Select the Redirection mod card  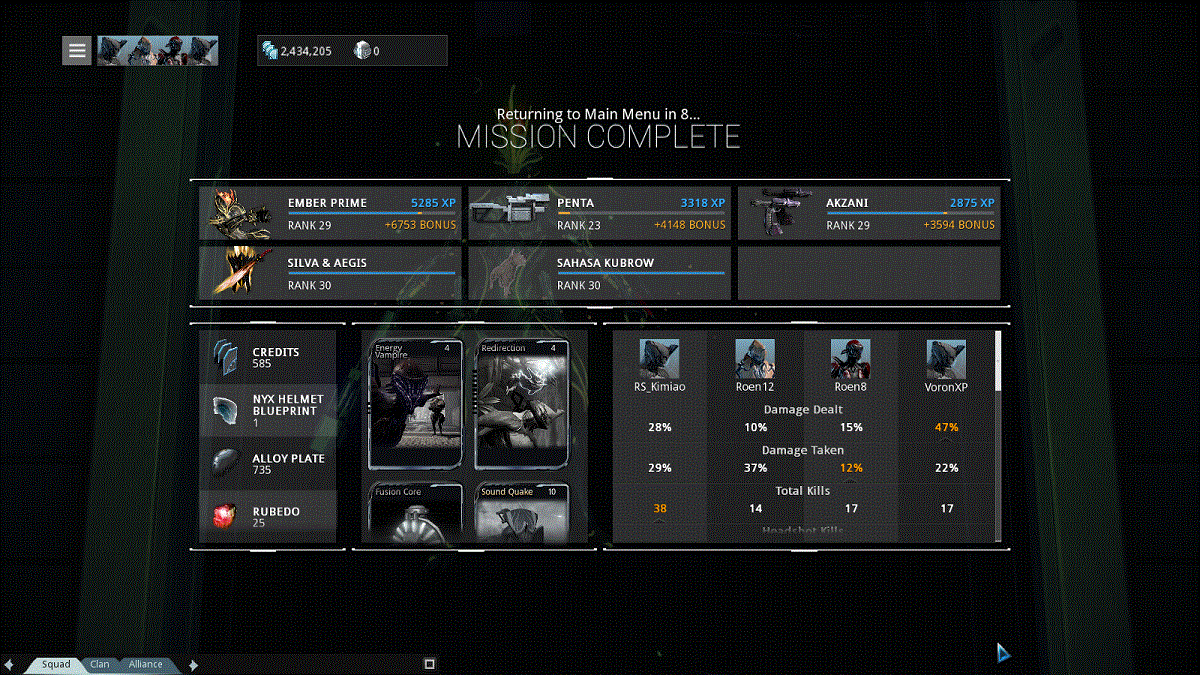[x=521, y=405]
